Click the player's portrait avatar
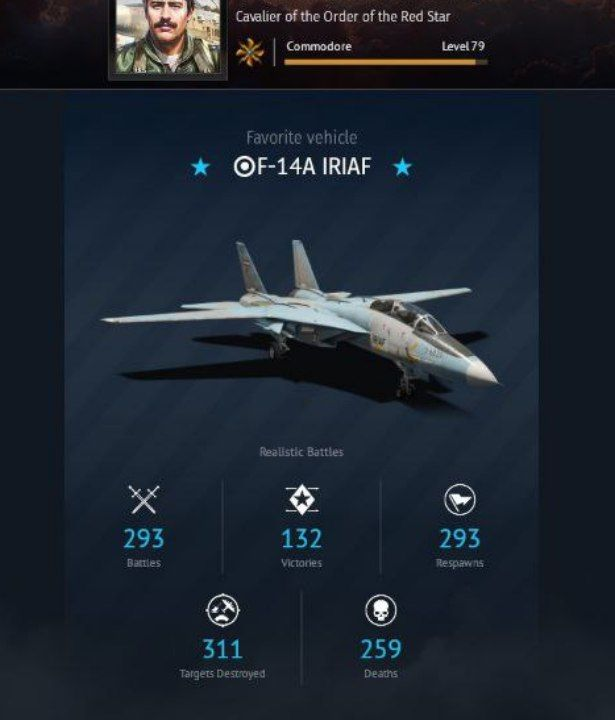This screenshot has width=615, height=720. 166,36
